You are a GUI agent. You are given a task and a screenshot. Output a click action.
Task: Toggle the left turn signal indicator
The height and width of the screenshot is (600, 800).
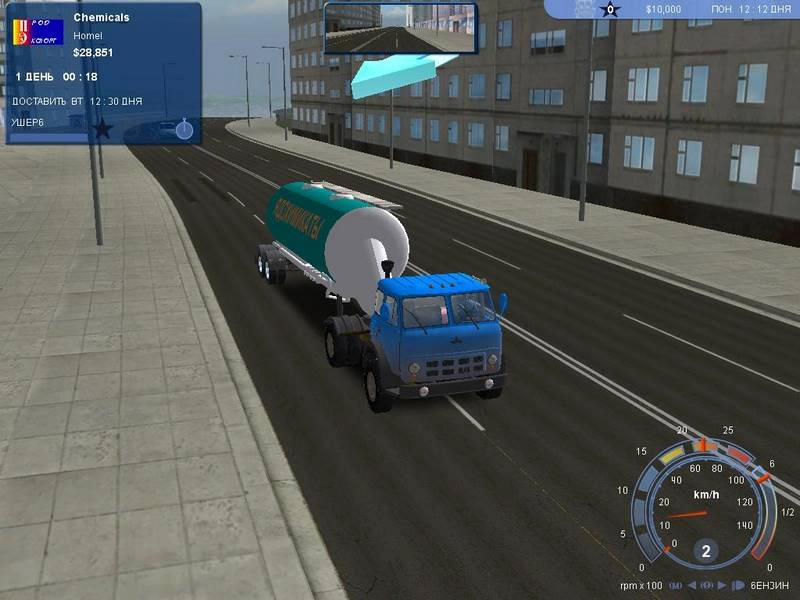(693, 585)
